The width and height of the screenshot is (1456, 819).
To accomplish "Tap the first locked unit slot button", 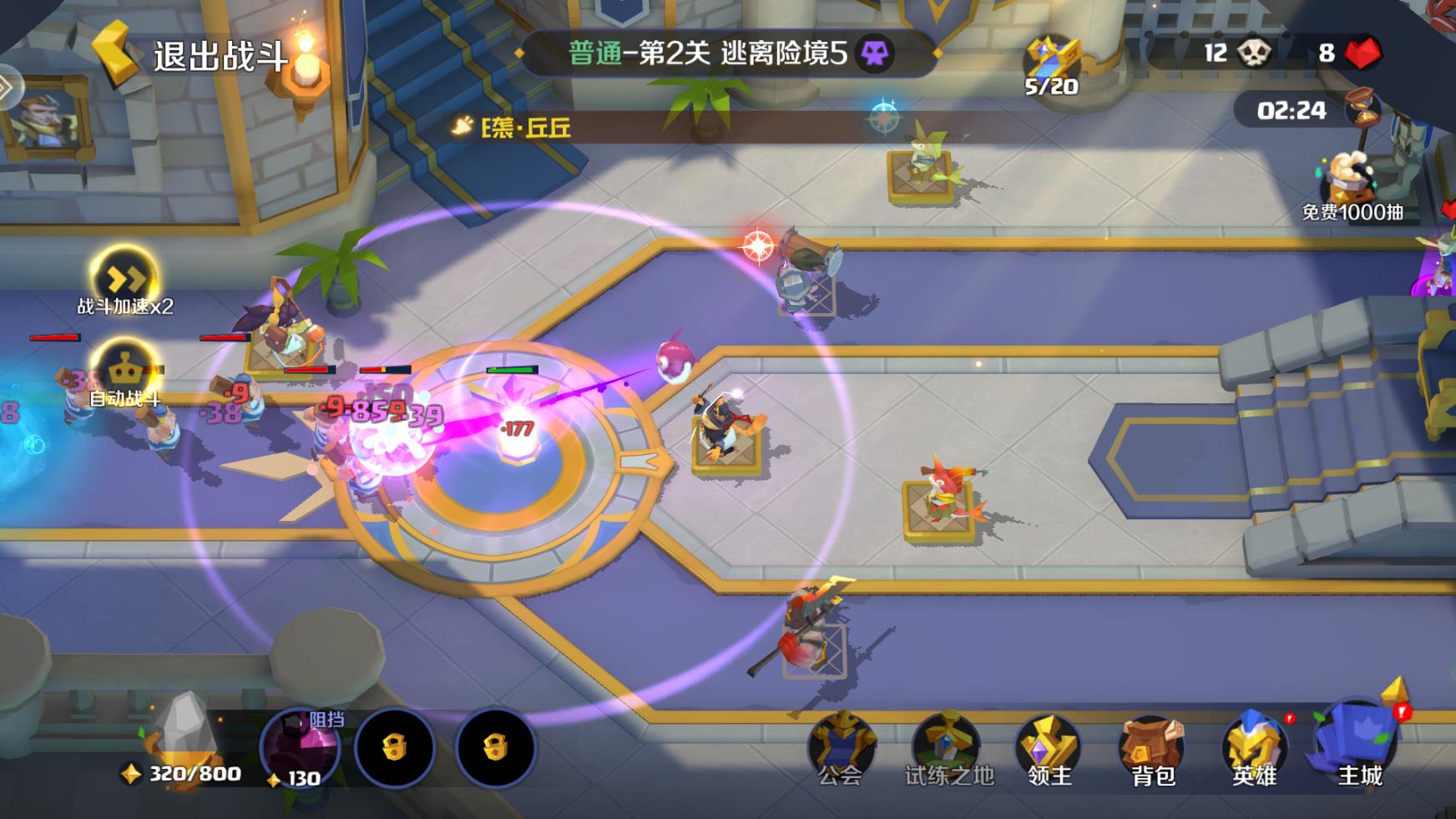I will click(397, 749).
